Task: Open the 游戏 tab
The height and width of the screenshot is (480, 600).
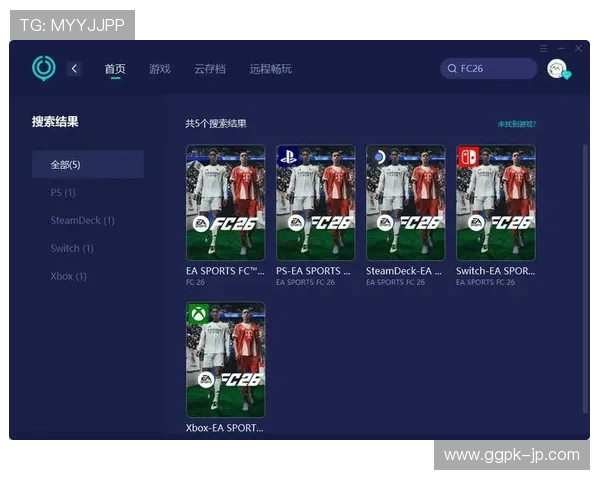Action: click(160, 69)
